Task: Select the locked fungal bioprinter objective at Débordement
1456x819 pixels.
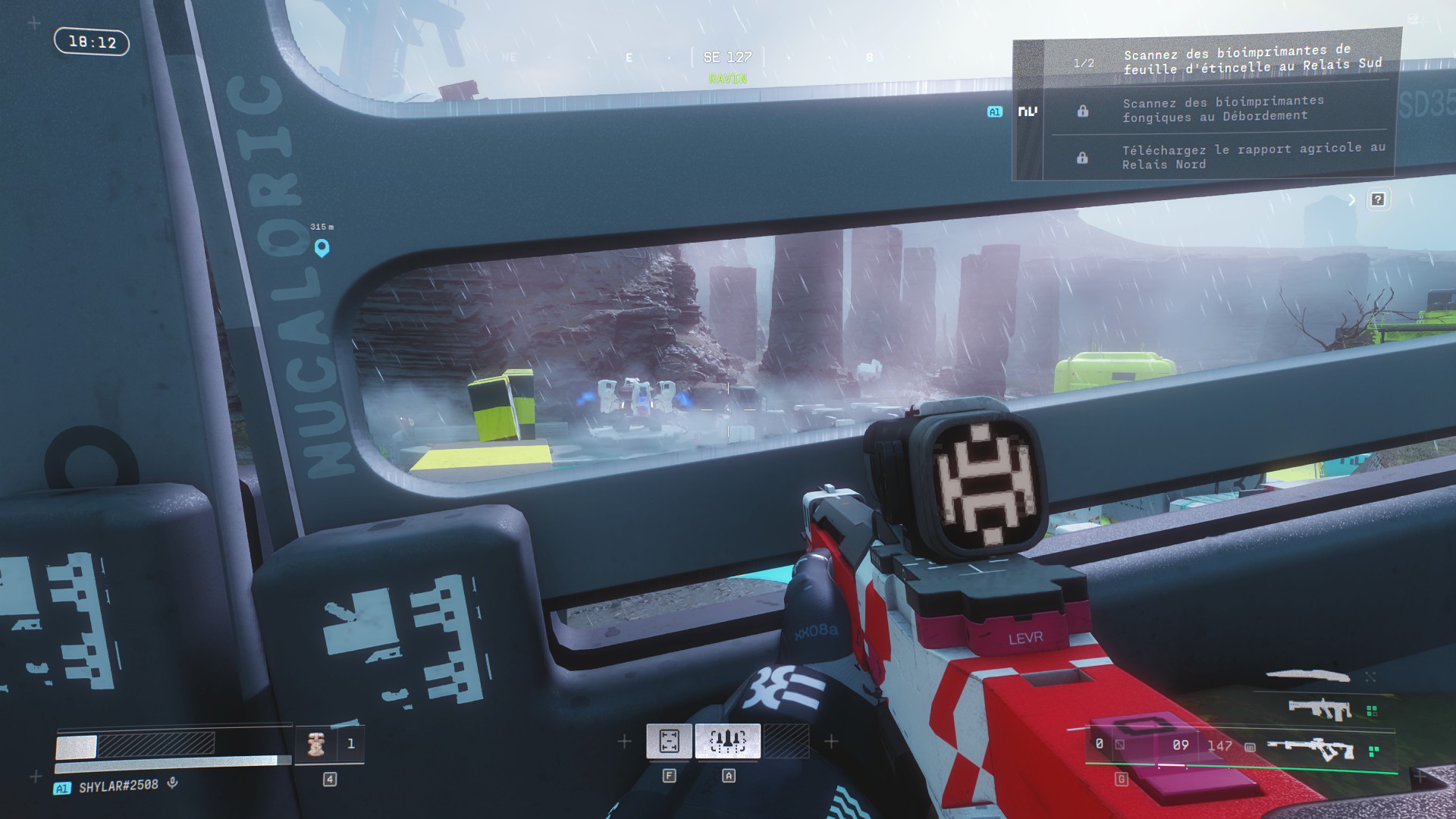Action: (1222, 108)
